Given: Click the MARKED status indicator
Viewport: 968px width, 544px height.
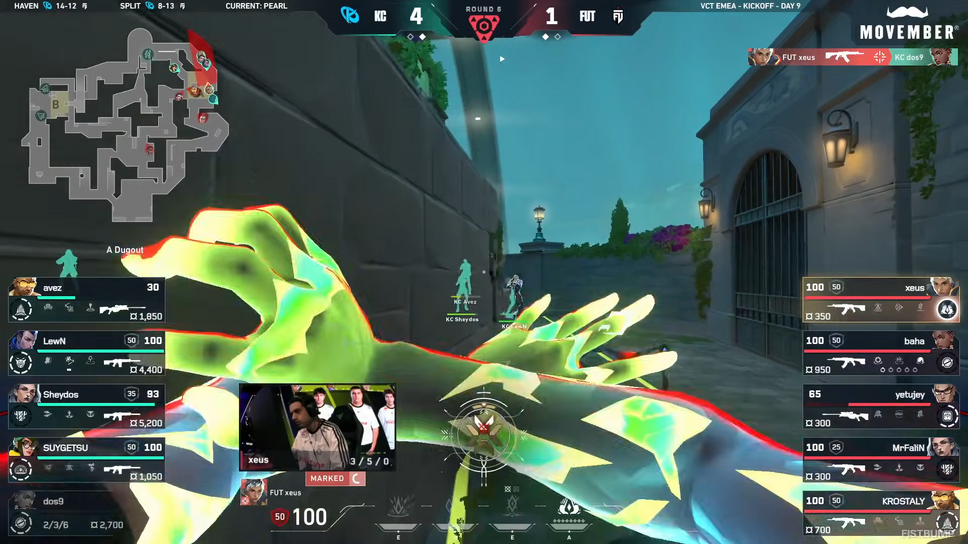Looking at the screenshot, I should (336, 479).
